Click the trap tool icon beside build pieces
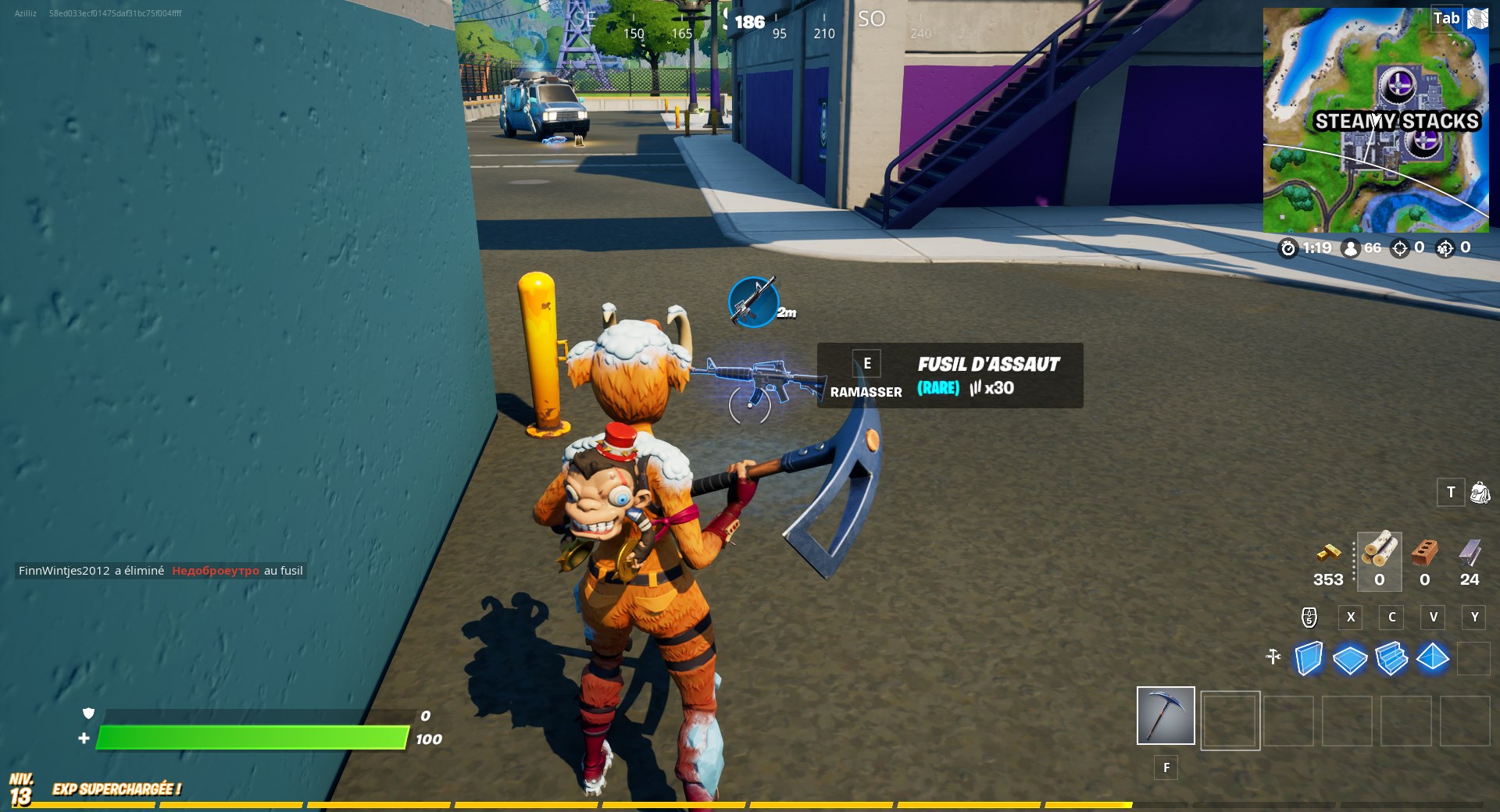 click(x=1273, y=658)
